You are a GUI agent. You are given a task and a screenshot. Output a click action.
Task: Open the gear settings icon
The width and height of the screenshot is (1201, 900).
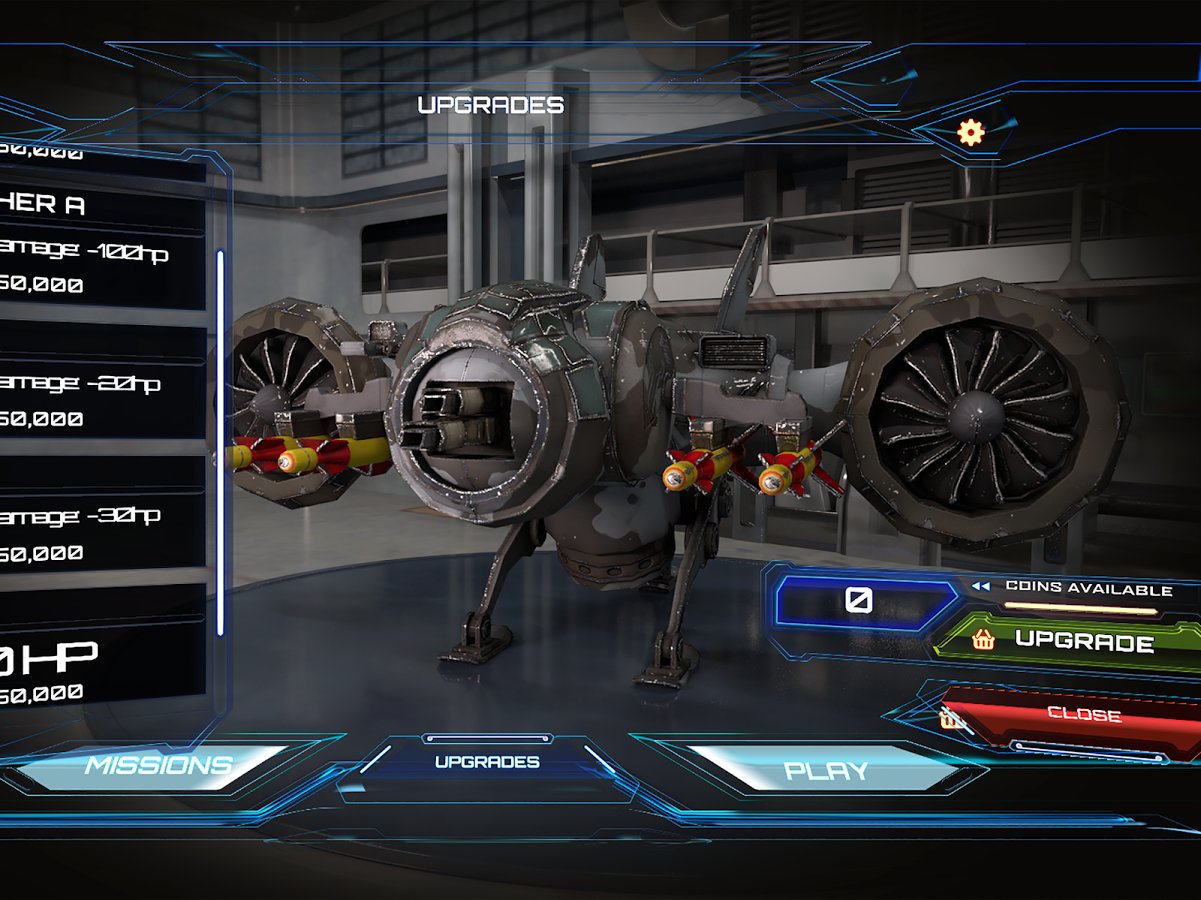(x=970, y=132)
